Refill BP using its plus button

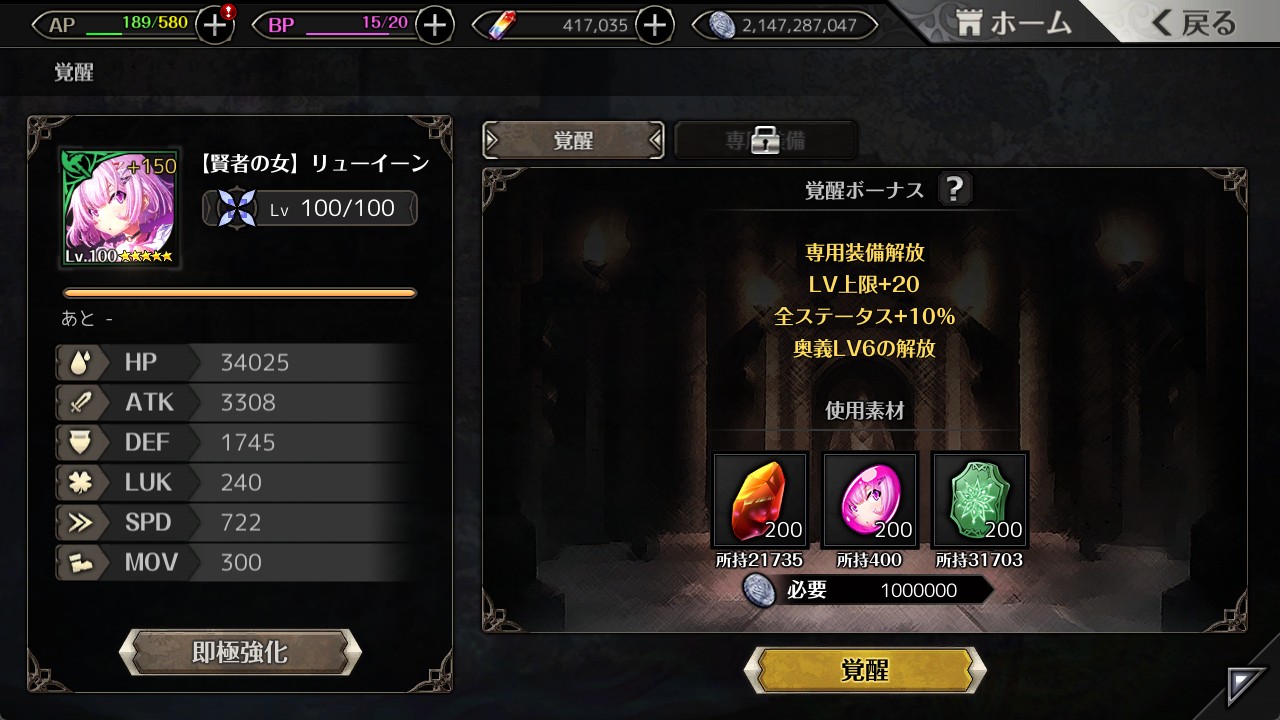434,26
